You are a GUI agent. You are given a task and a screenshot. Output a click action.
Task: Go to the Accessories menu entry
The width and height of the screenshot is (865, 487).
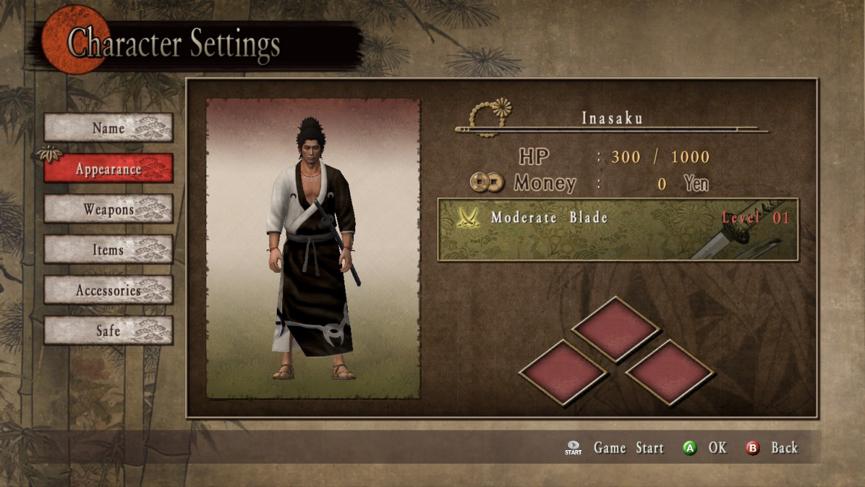click(x=108, y=290)
